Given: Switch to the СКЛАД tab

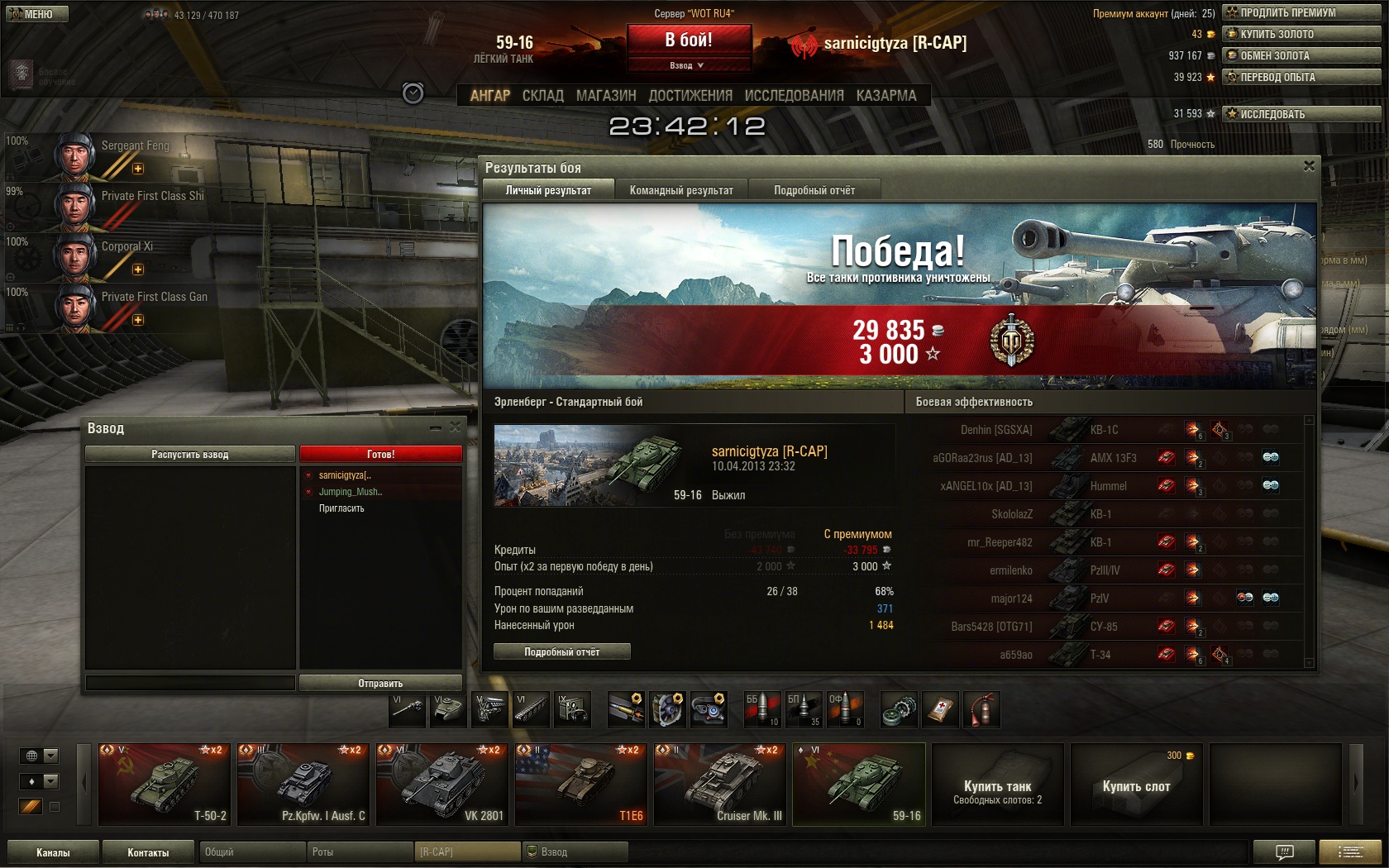Looking at the screenshot, I should click(x=542, y=96).
